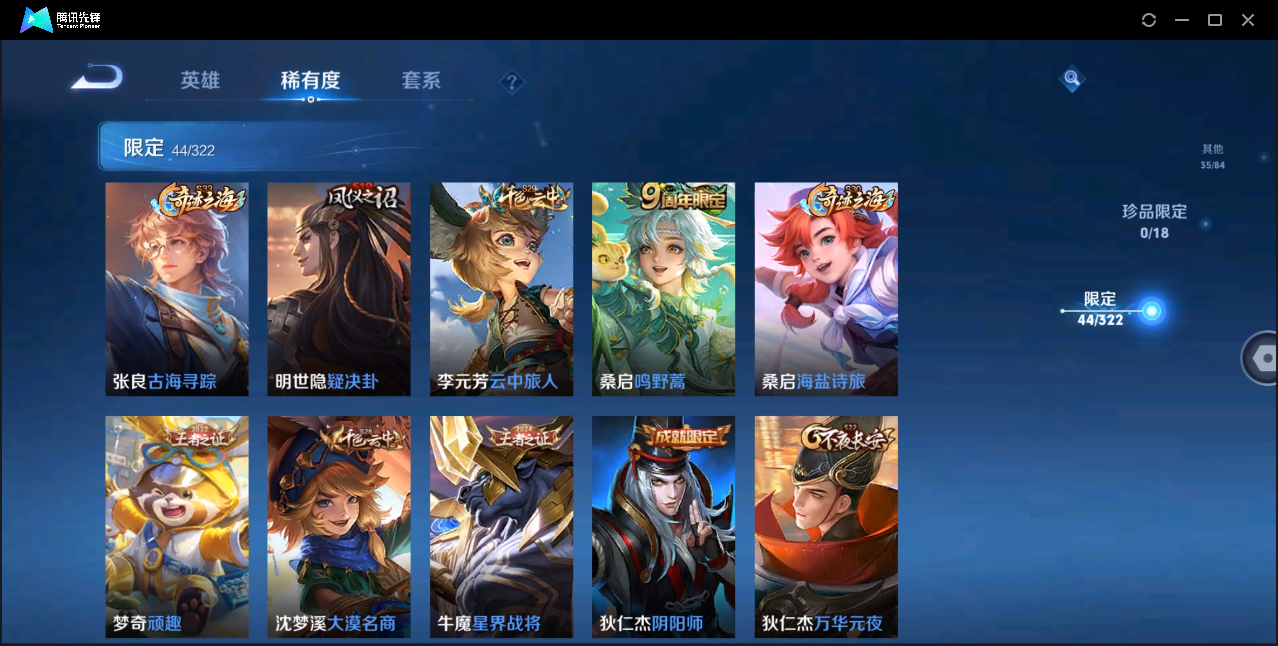1278x646 pixels.
Task: View the 桑启 海盐诗旅 skin card
Action: 826,289
